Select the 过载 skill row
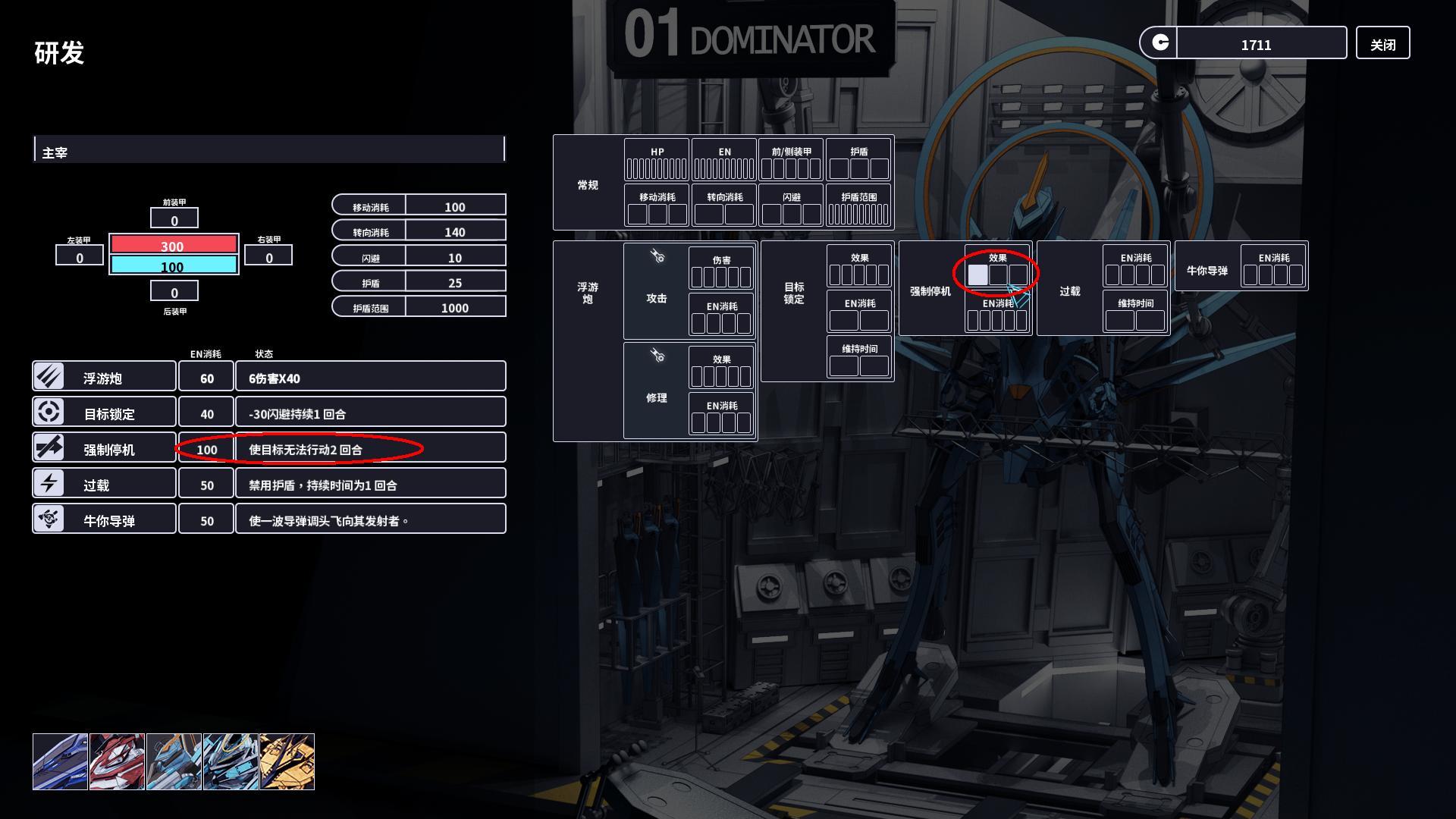Image resolution: width=1456 pixels, height=819 pixels. 104,484
